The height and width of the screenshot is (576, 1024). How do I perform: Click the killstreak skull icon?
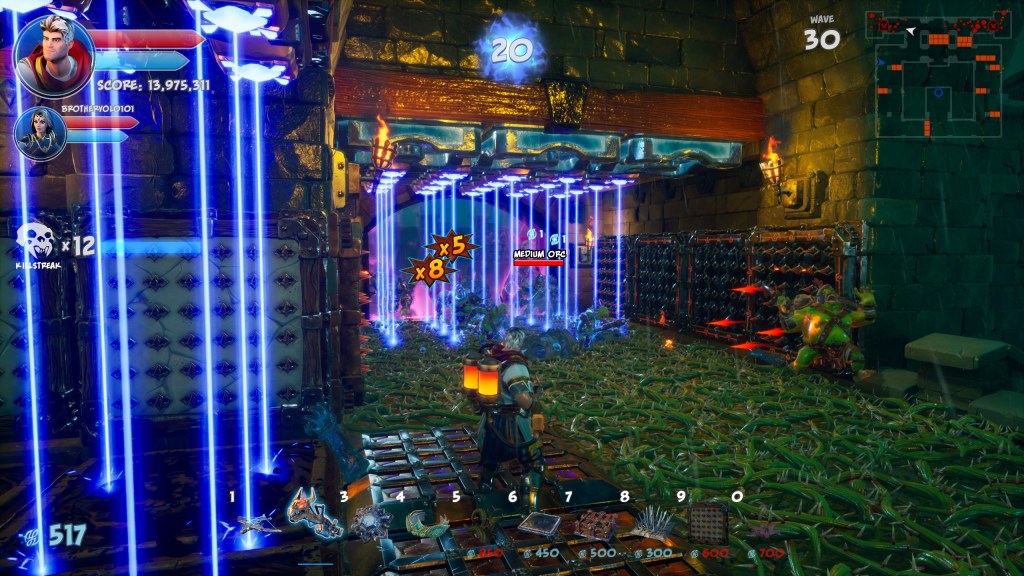coord(36,244)
